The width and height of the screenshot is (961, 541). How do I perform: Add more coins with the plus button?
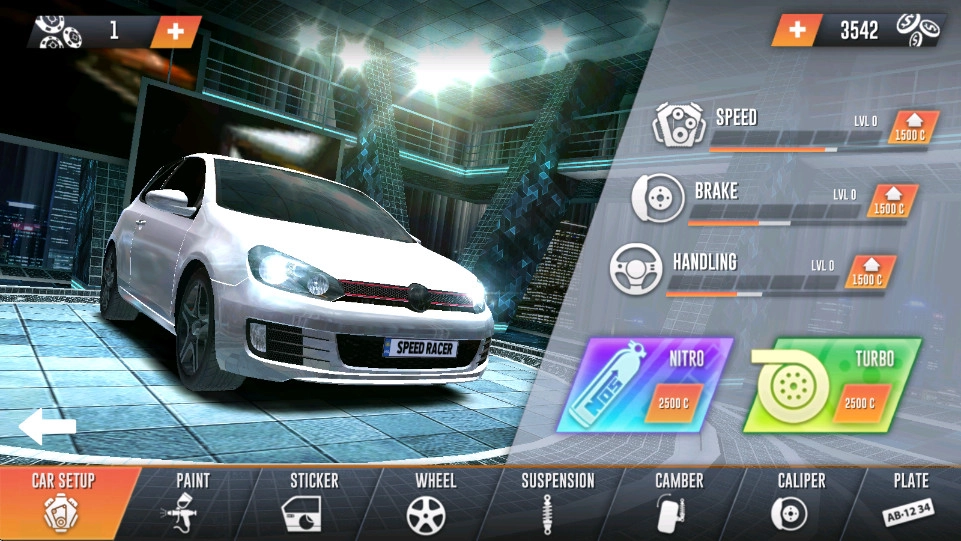797,30
